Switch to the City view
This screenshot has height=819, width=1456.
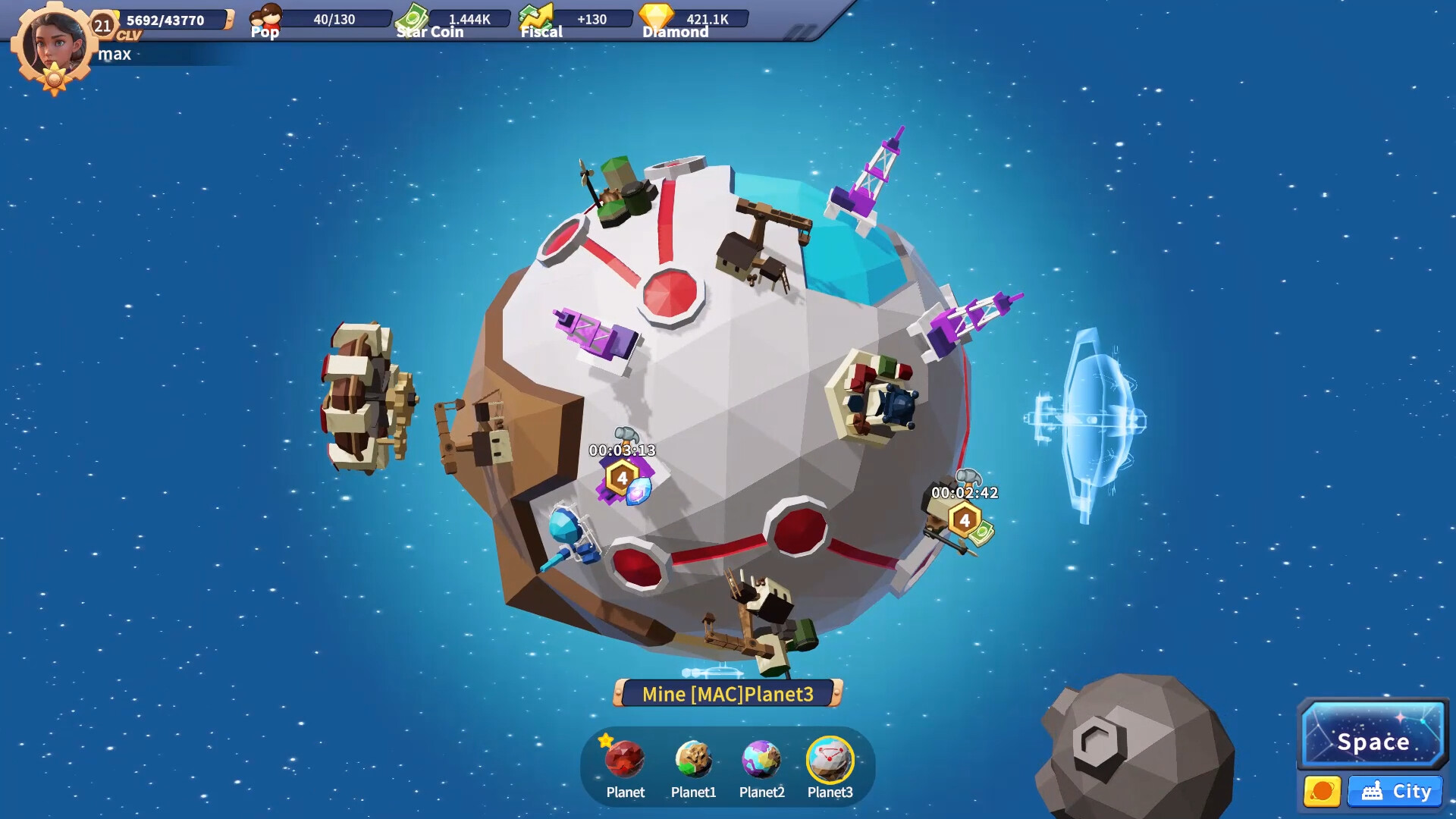coord(1395,792)
